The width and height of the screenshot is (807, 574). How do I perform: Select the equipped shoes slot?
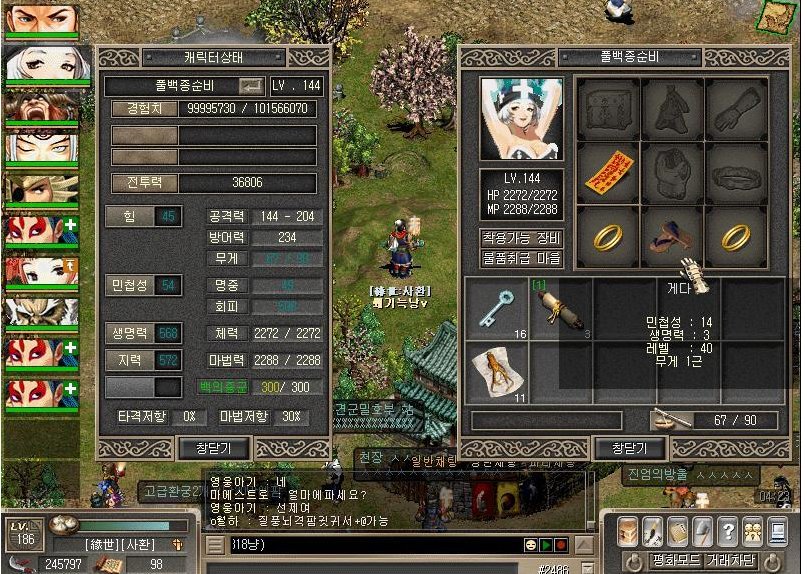pos(672,237)
